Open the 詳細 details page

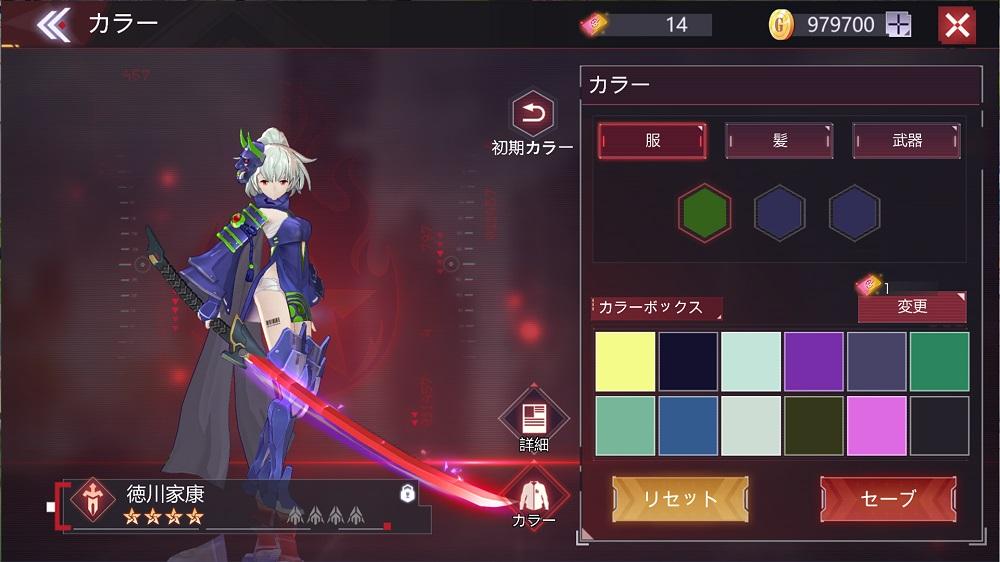click(533, 418)
